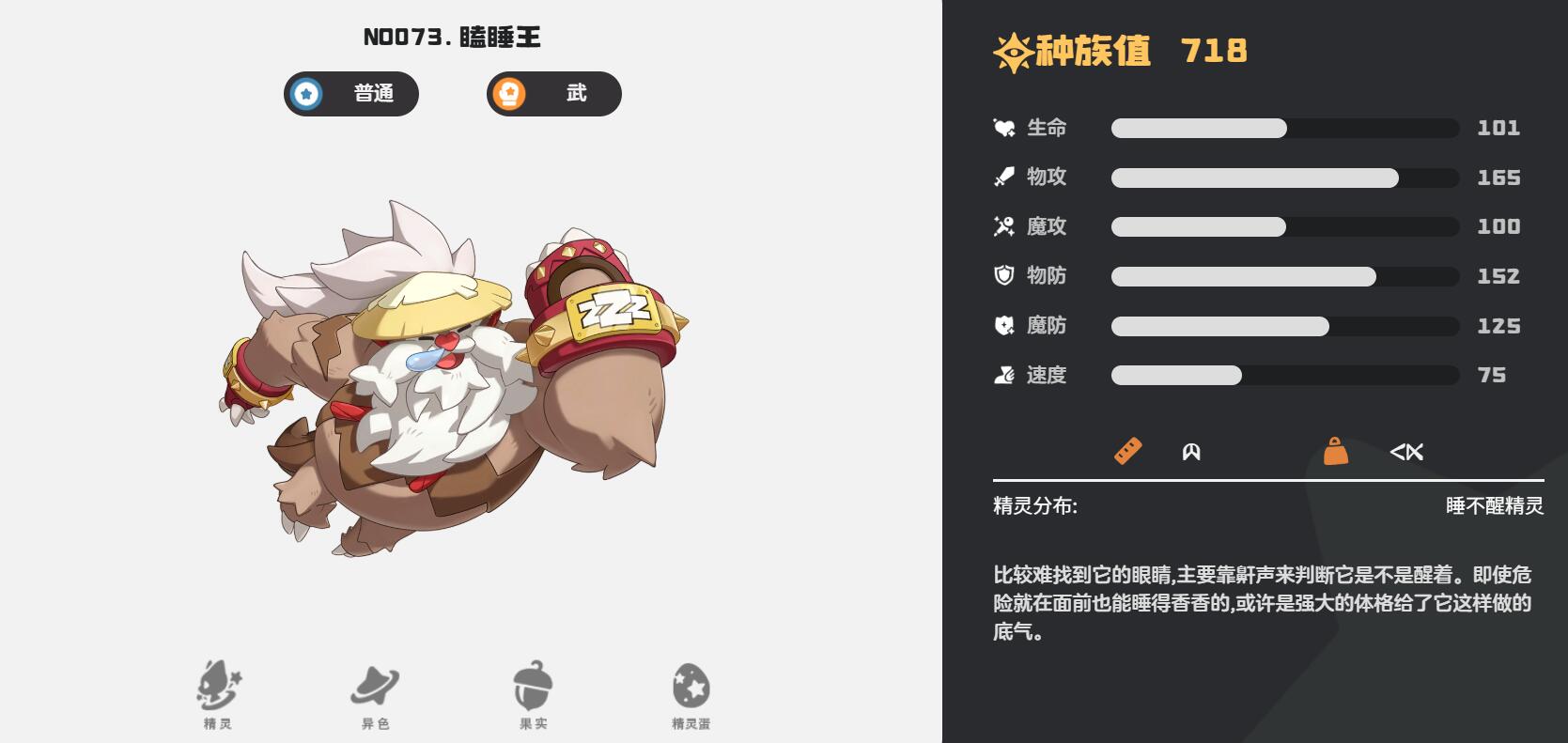Toggle the sword icon next to 物攻
This screenshot has width=1568, height=743.
1001,177
